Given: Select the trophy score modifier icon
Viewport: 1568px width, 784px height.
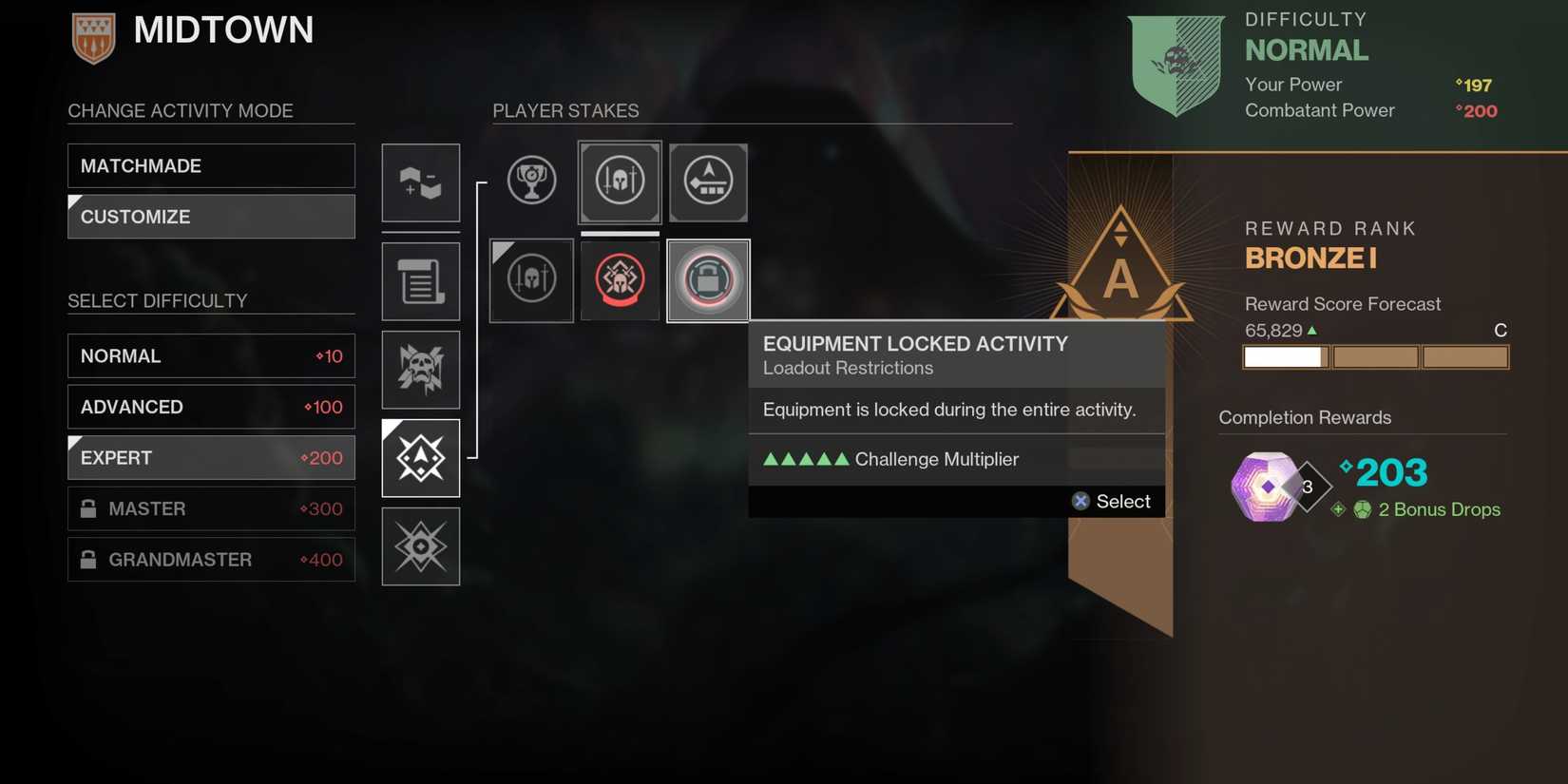Looking at the screenshot, I should pos(531,181).
